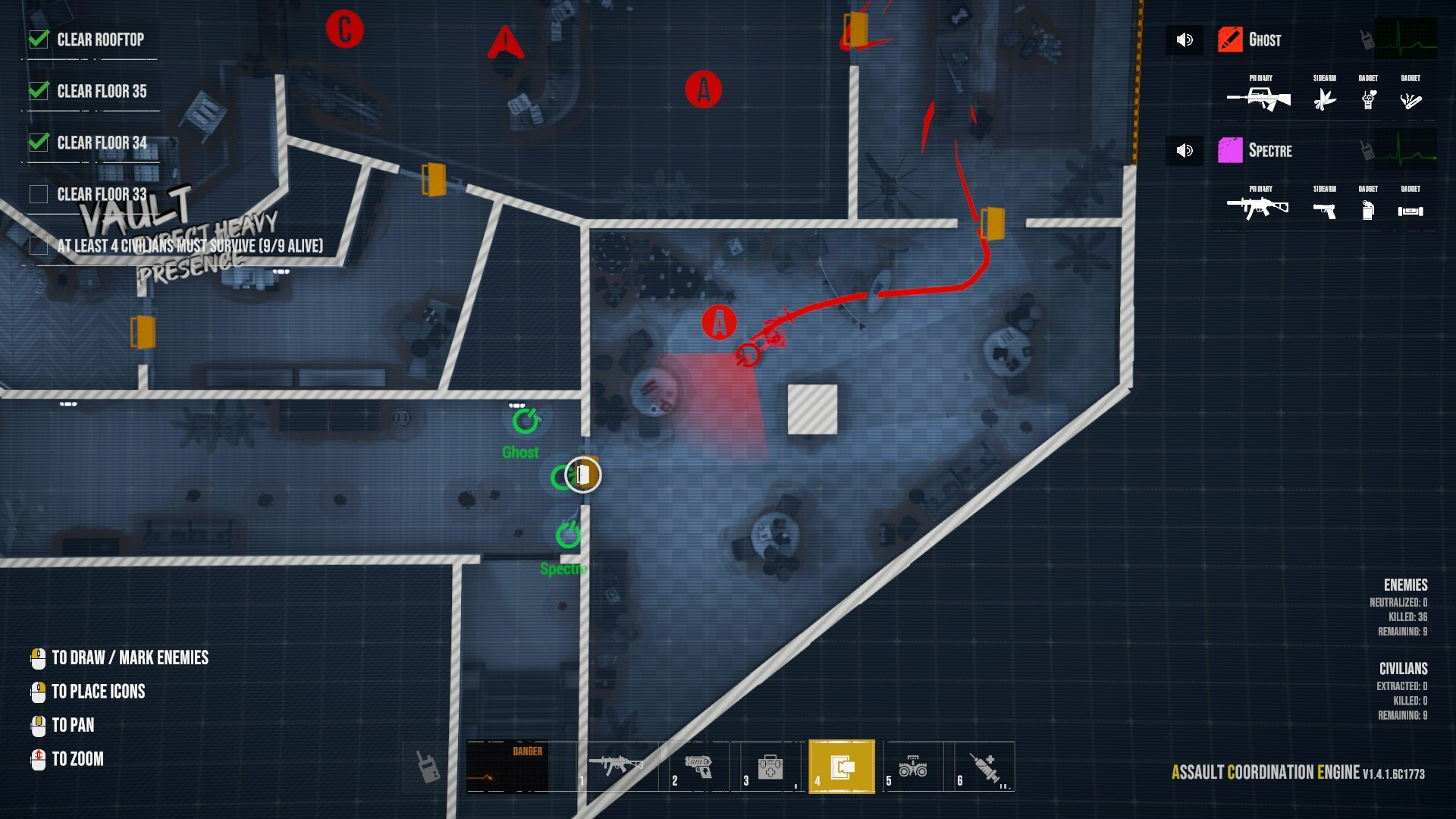Toggle Spectre's speaker audio button
Viewport: 1456px width, 819px height.
1185,150
